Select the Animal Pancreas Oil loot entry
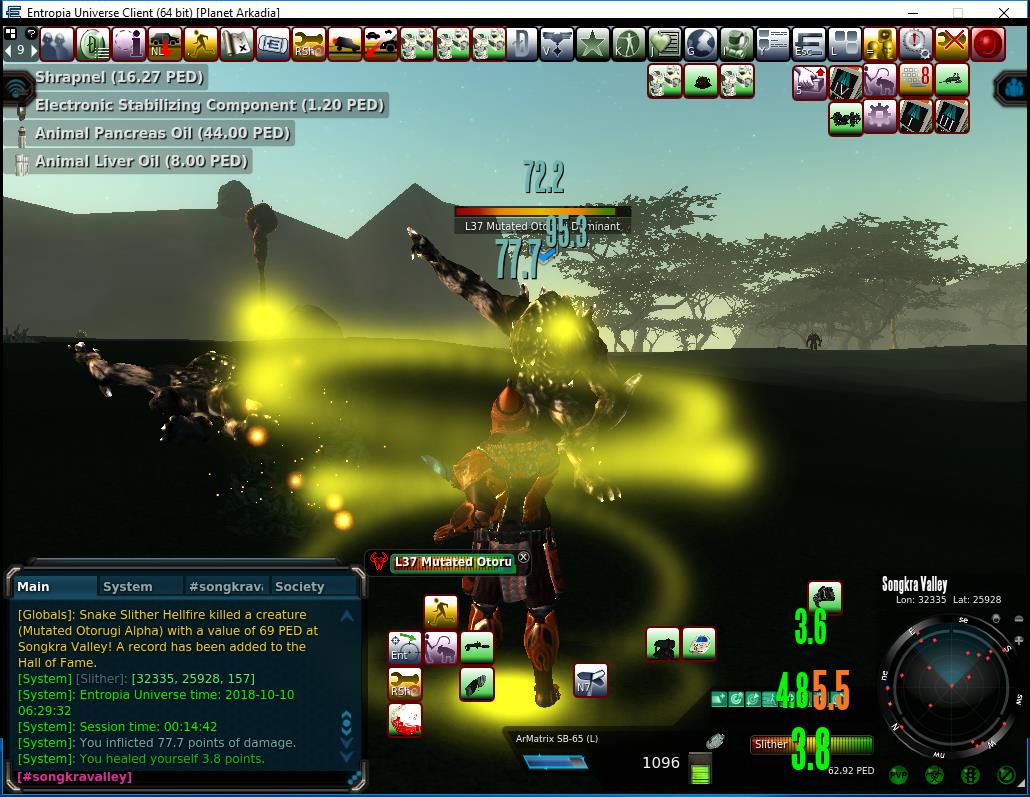 [162, 133]
